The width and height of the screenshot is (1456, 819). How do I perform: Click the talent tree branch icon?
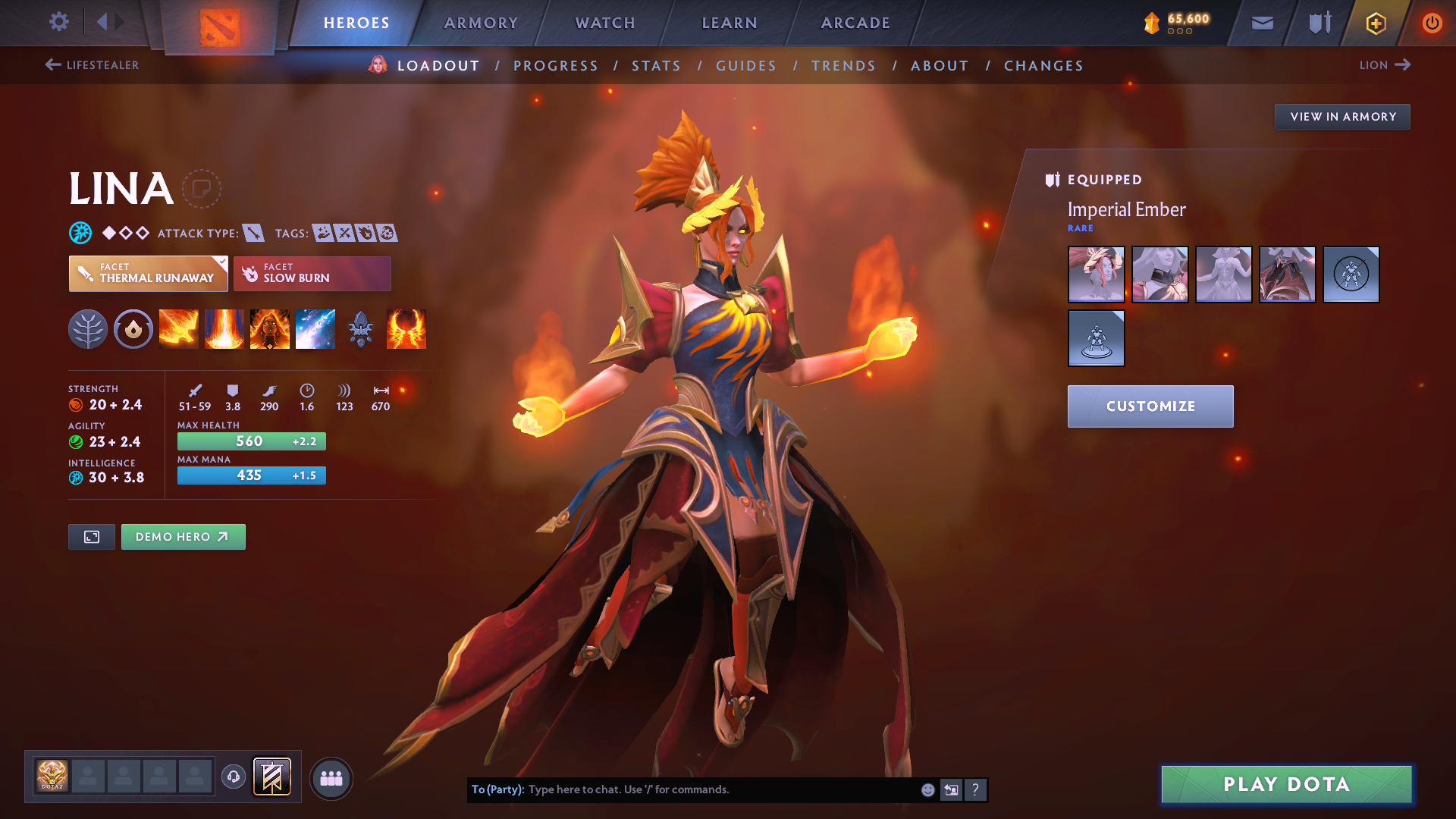click(88, 329)
